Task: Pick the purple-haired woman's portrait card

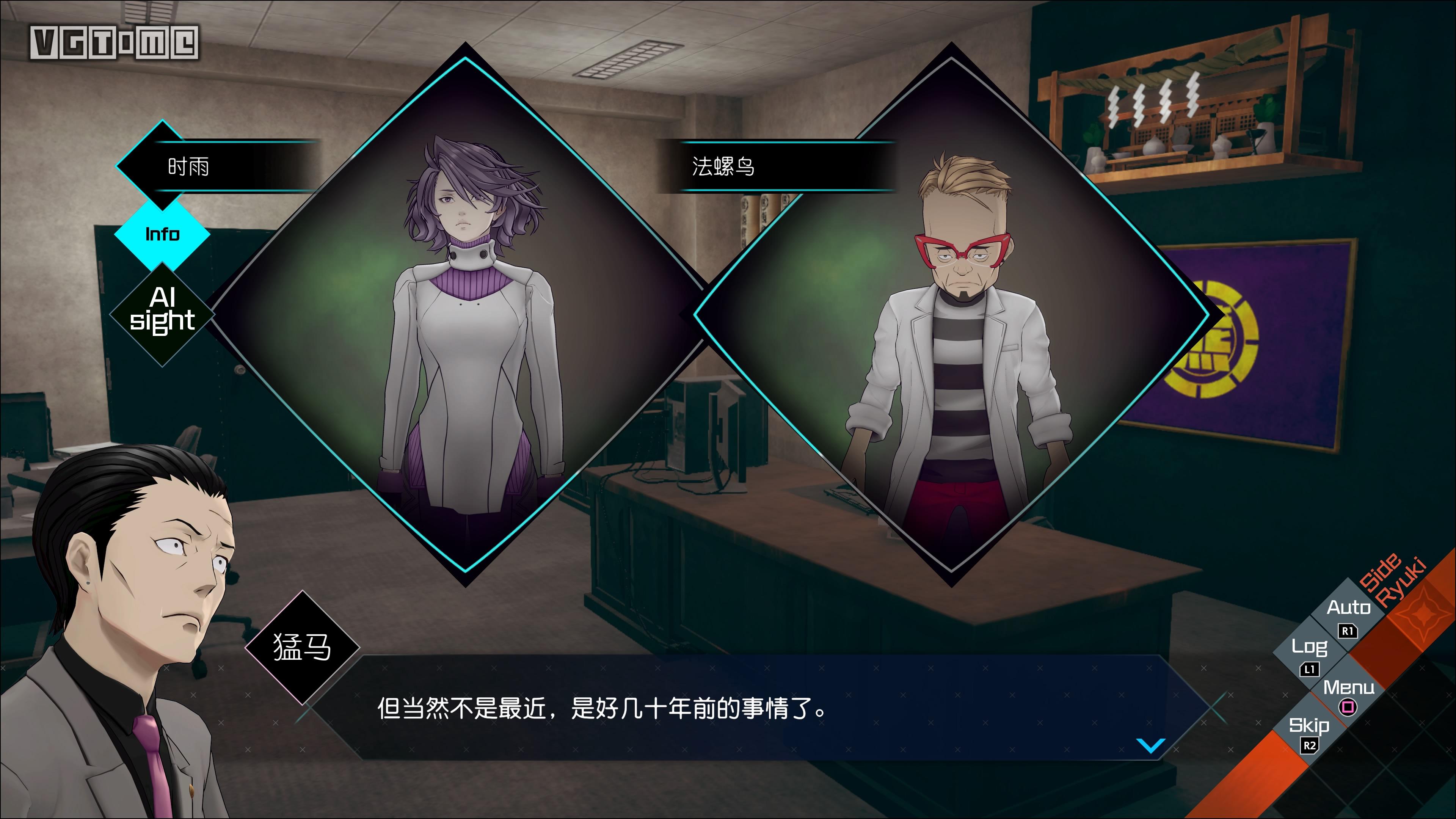Action: click(x=466, y=317)
